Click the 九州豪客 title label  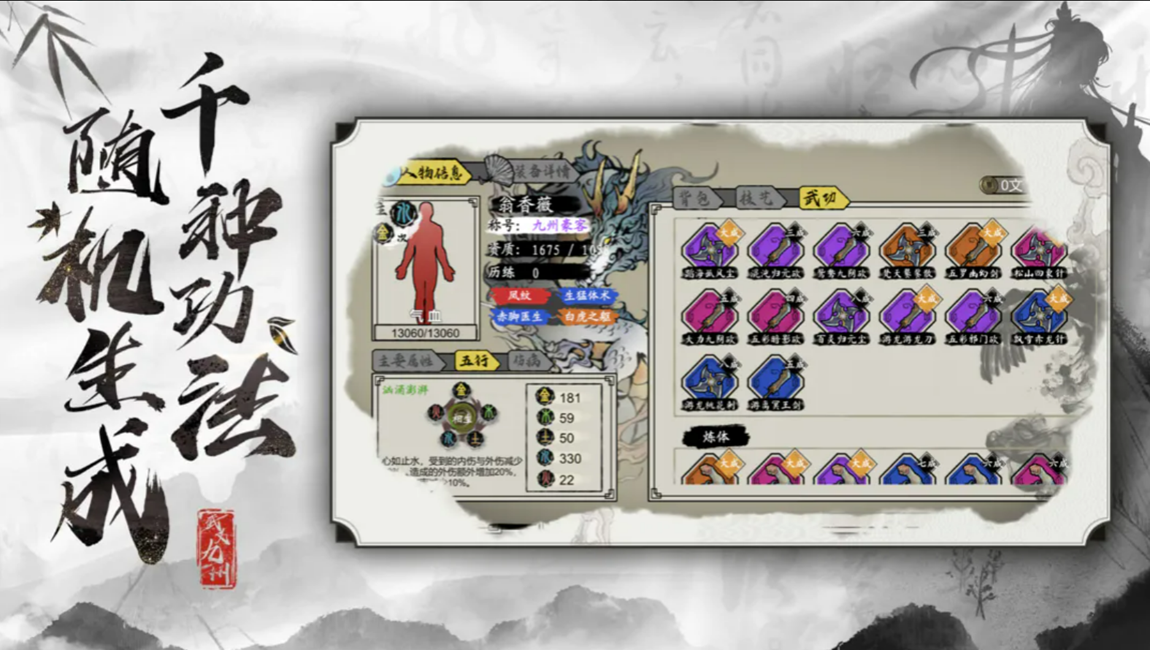pos(560,227)
